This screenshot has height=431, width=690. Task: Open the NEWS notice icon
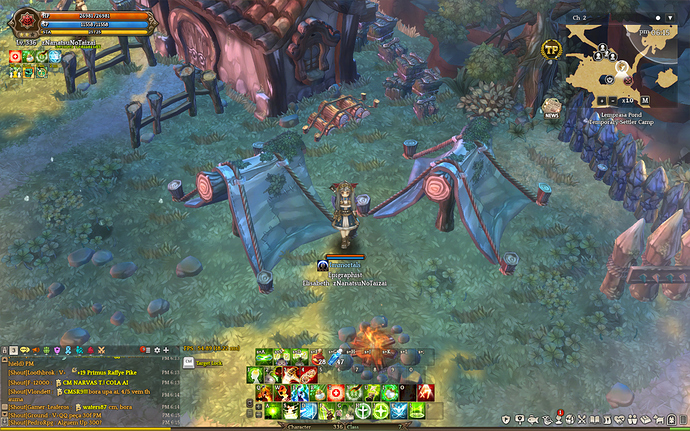click(x=551, y=106)
